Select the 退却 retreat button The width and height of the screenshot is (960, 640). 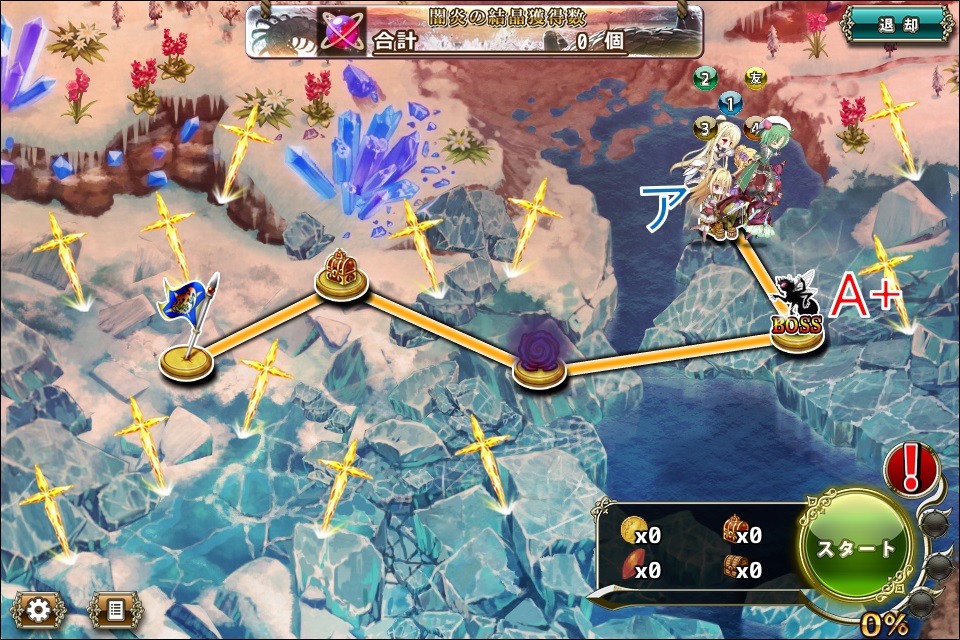coord(895,24)
